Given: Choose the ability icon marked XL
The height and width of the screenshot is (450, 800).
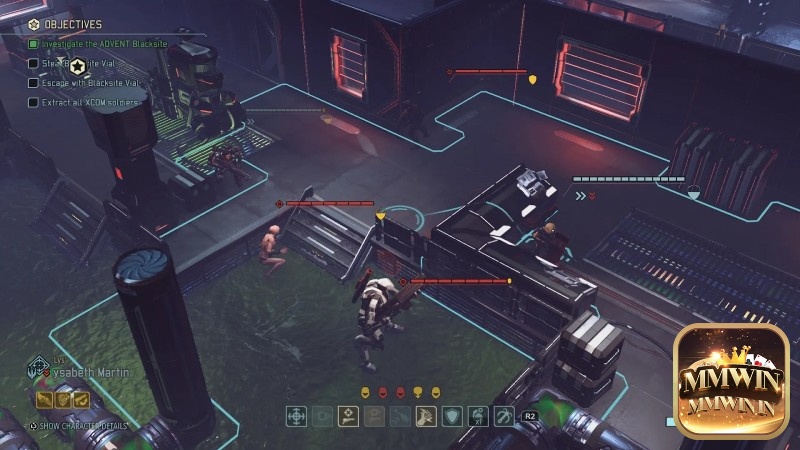Looking at the screenshot, I should pyautogui.click(x=478, y=416).
